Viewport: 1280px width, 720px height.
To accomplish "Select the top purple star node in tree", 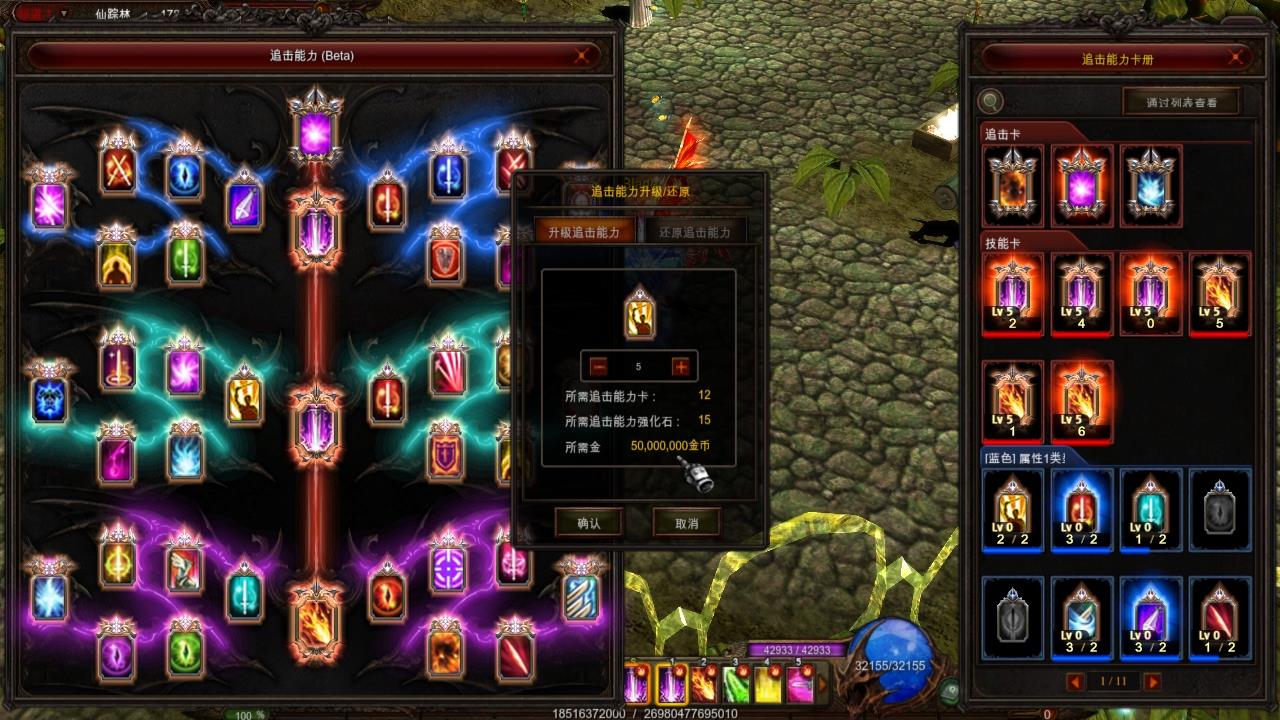I will (x=316, y=130).
